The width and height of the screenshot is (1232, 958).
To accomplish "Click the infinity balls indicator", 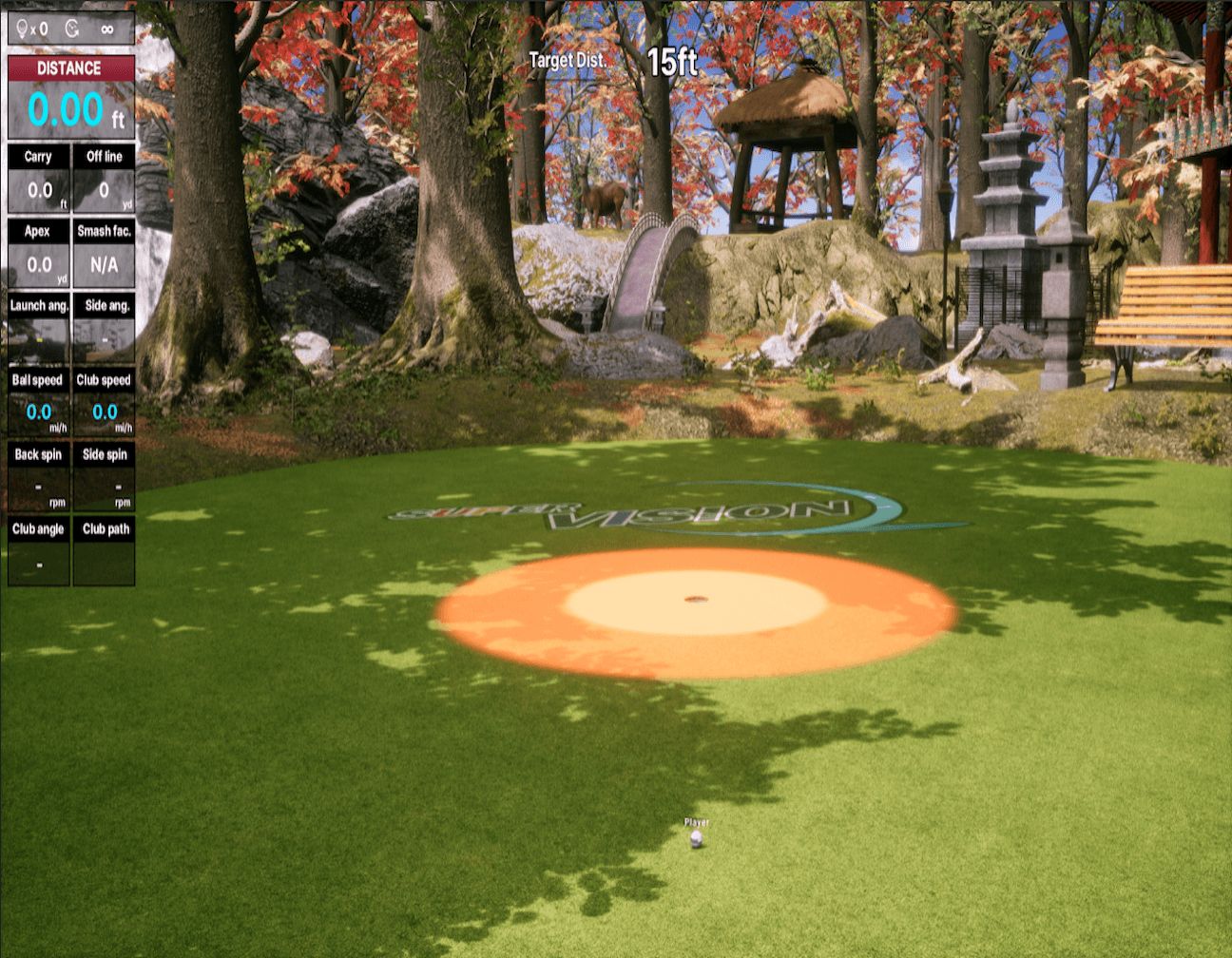I will tap(107, 29).
